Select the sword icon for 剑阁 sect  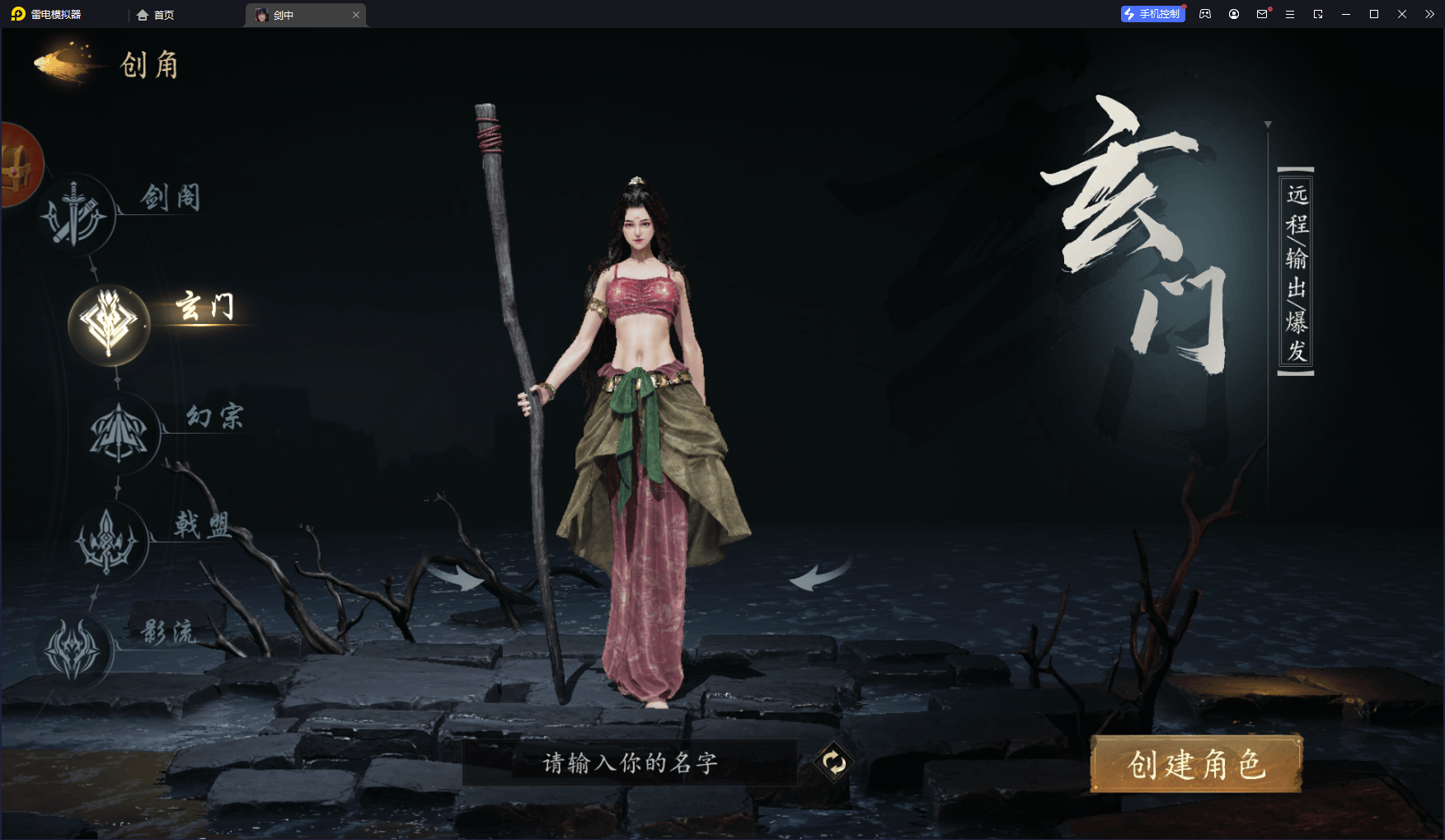(x=74, y=213)
